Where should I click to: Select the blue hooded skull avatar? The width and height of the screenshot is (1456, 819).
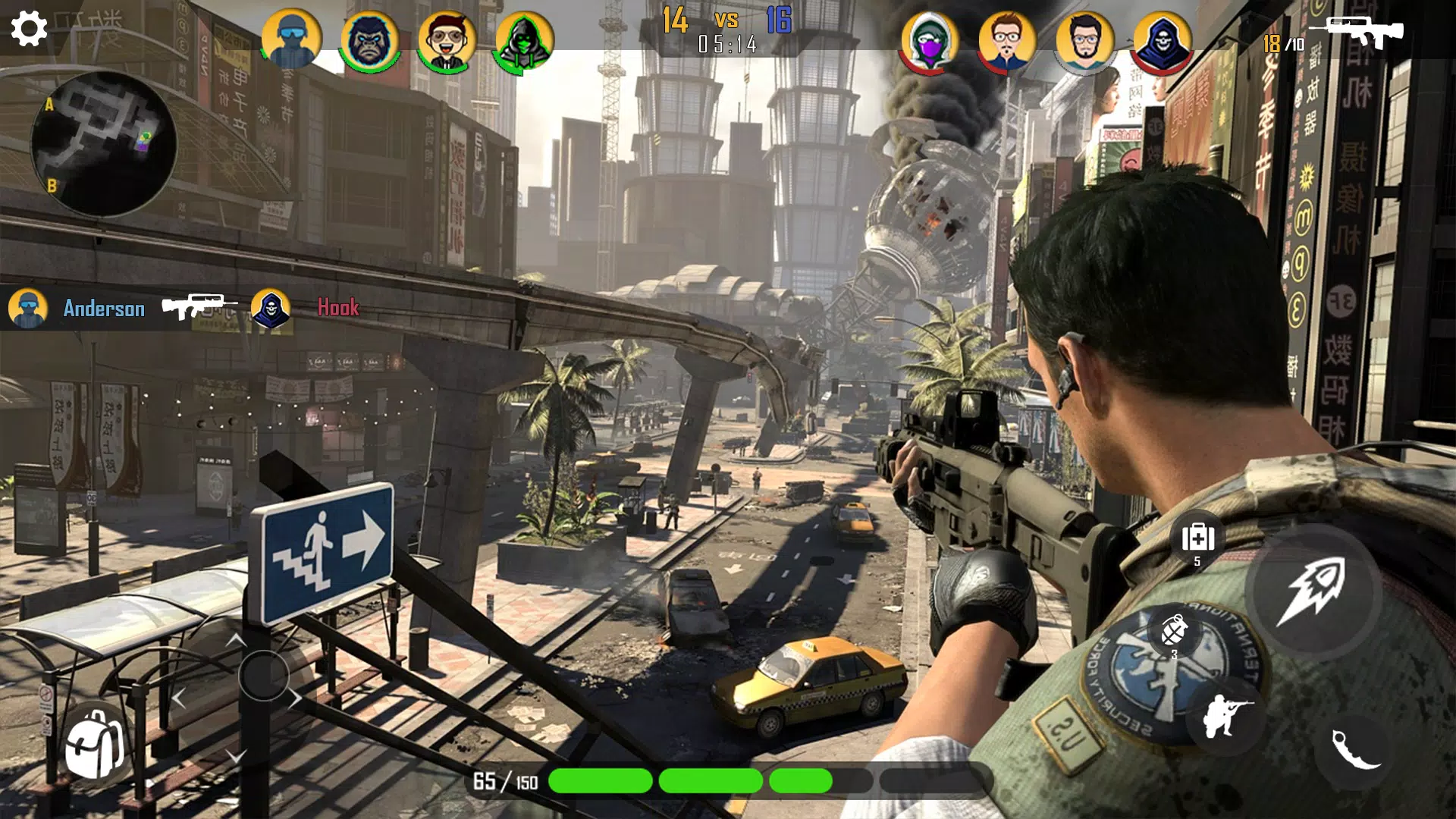click(x=1161, y=41)
